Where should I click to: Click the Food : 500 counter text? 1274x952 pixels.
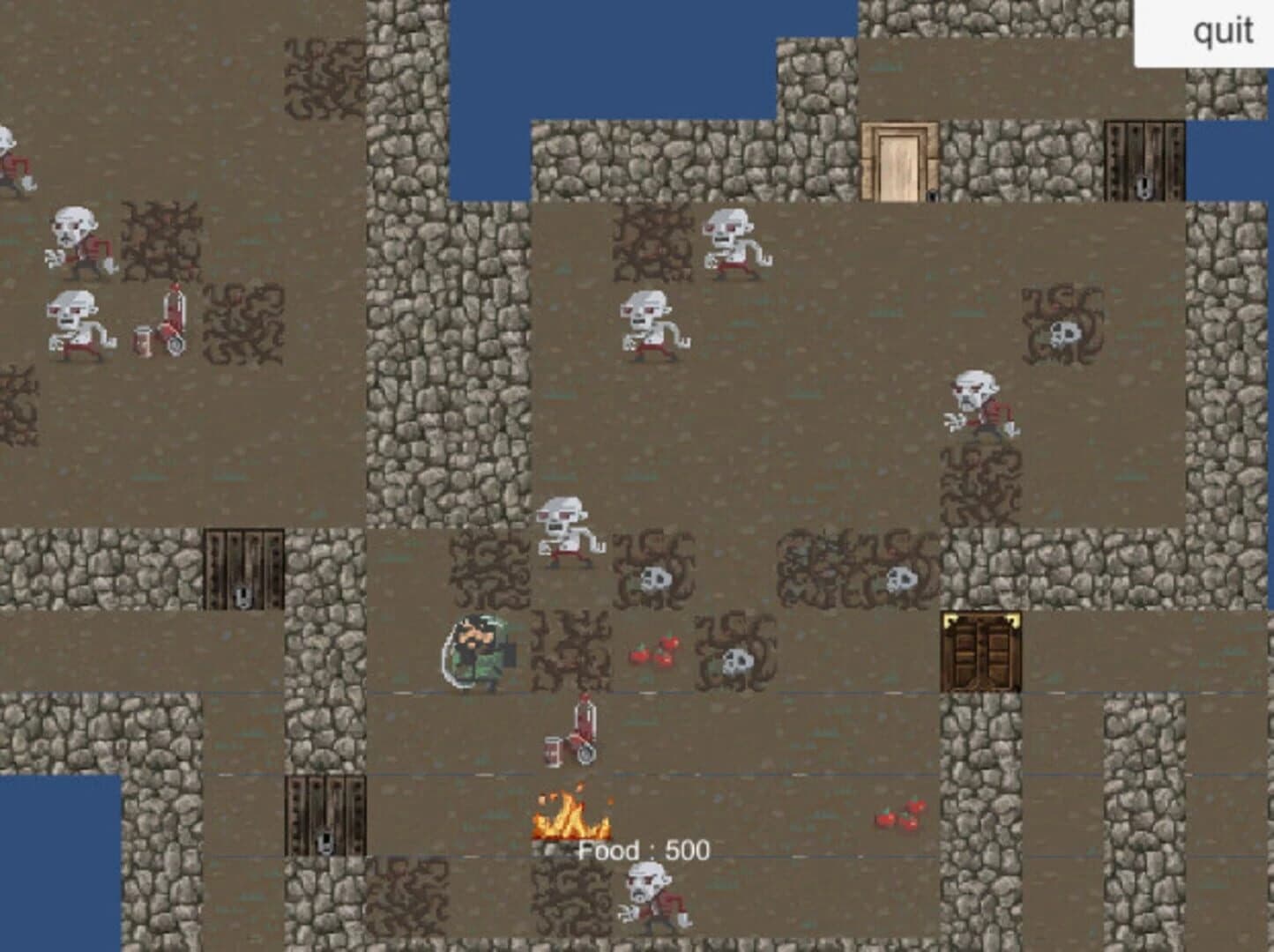[x=644, y=851]
